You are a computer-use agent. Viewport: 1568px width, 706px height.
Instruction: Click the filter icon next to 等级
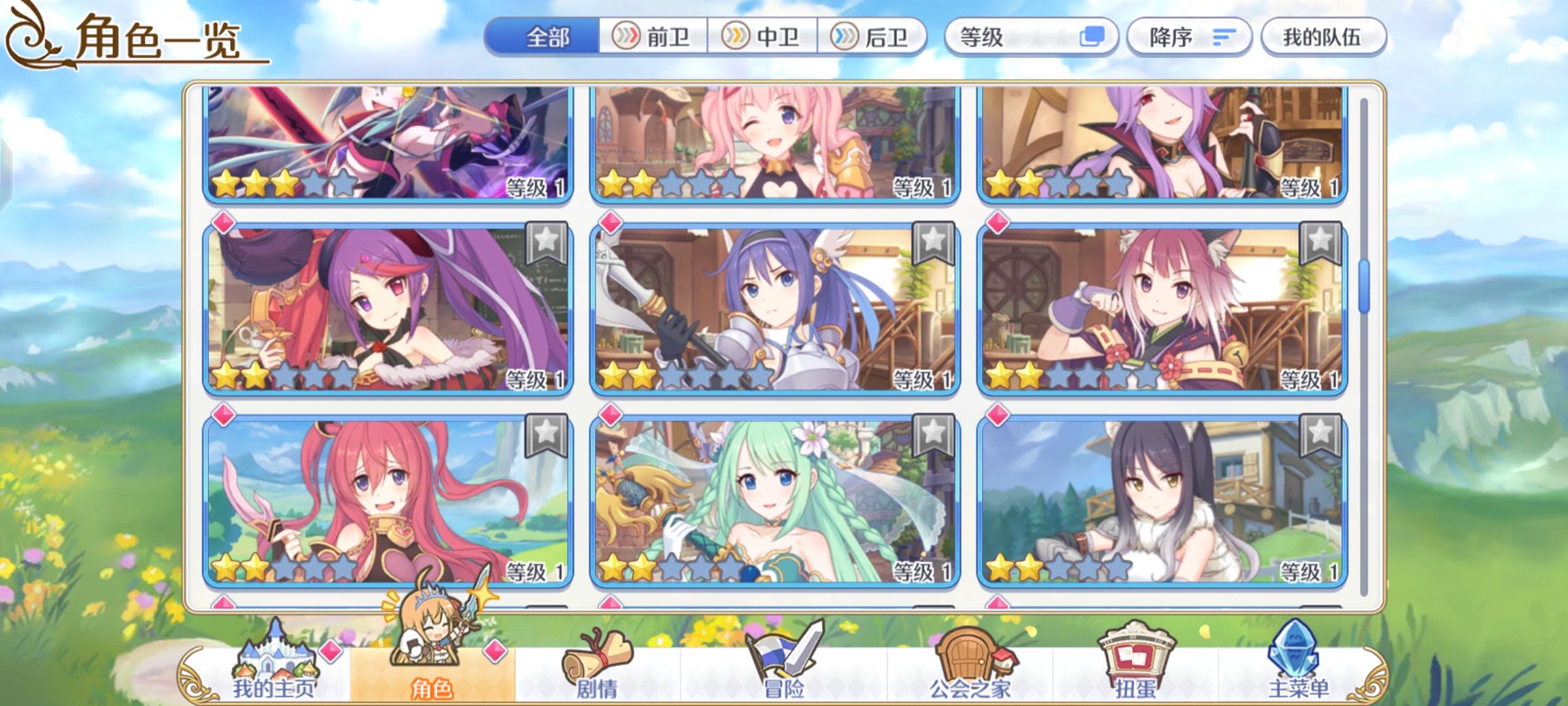(x=1091, y=37)
